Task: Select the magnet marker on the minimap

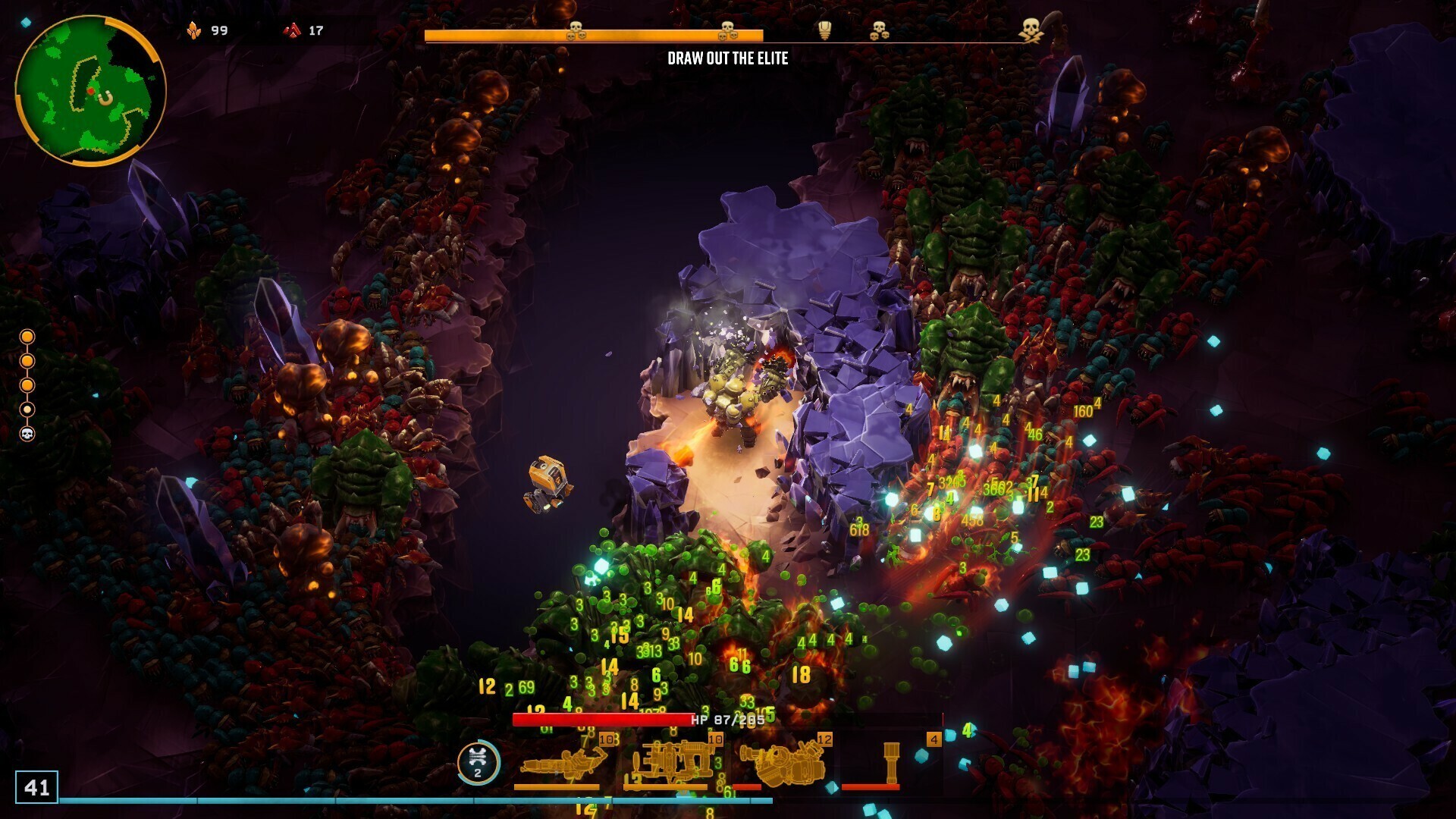Action: [x=106, y=97]
